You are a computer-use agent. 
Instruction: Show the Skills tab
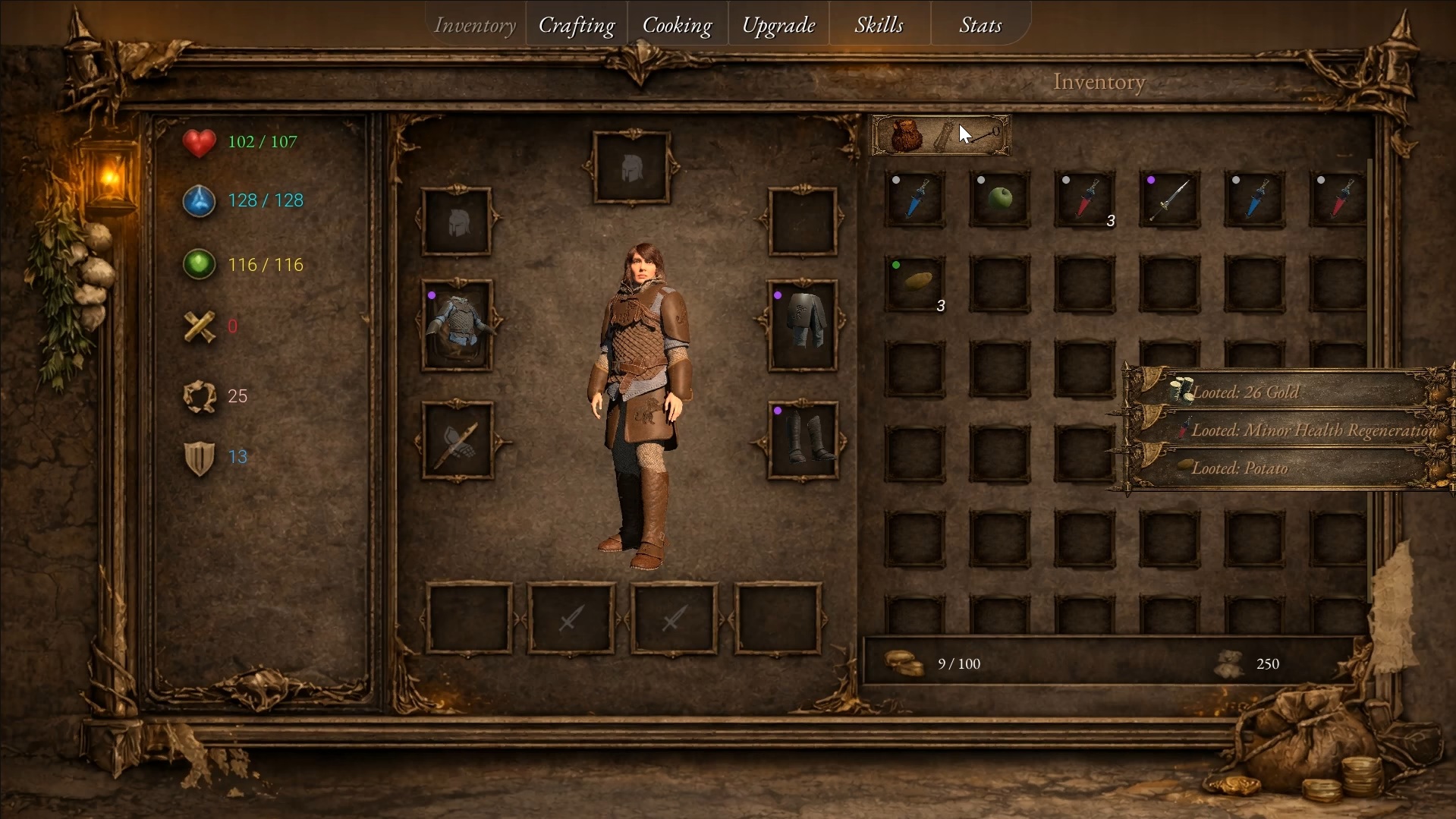(x=879, y=25)
